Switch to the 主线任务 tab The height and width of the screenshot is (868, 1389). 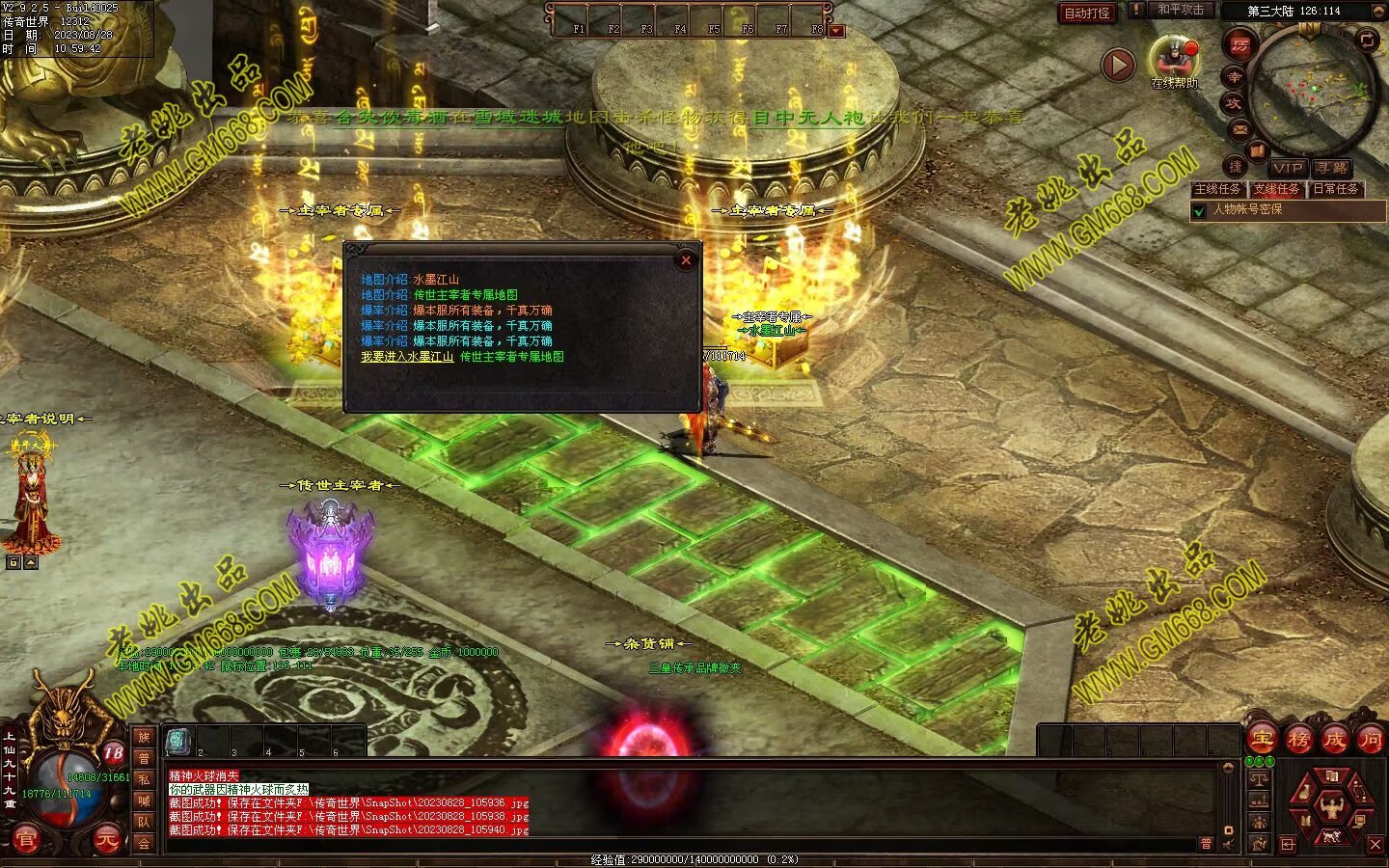tap(1217, 189)
